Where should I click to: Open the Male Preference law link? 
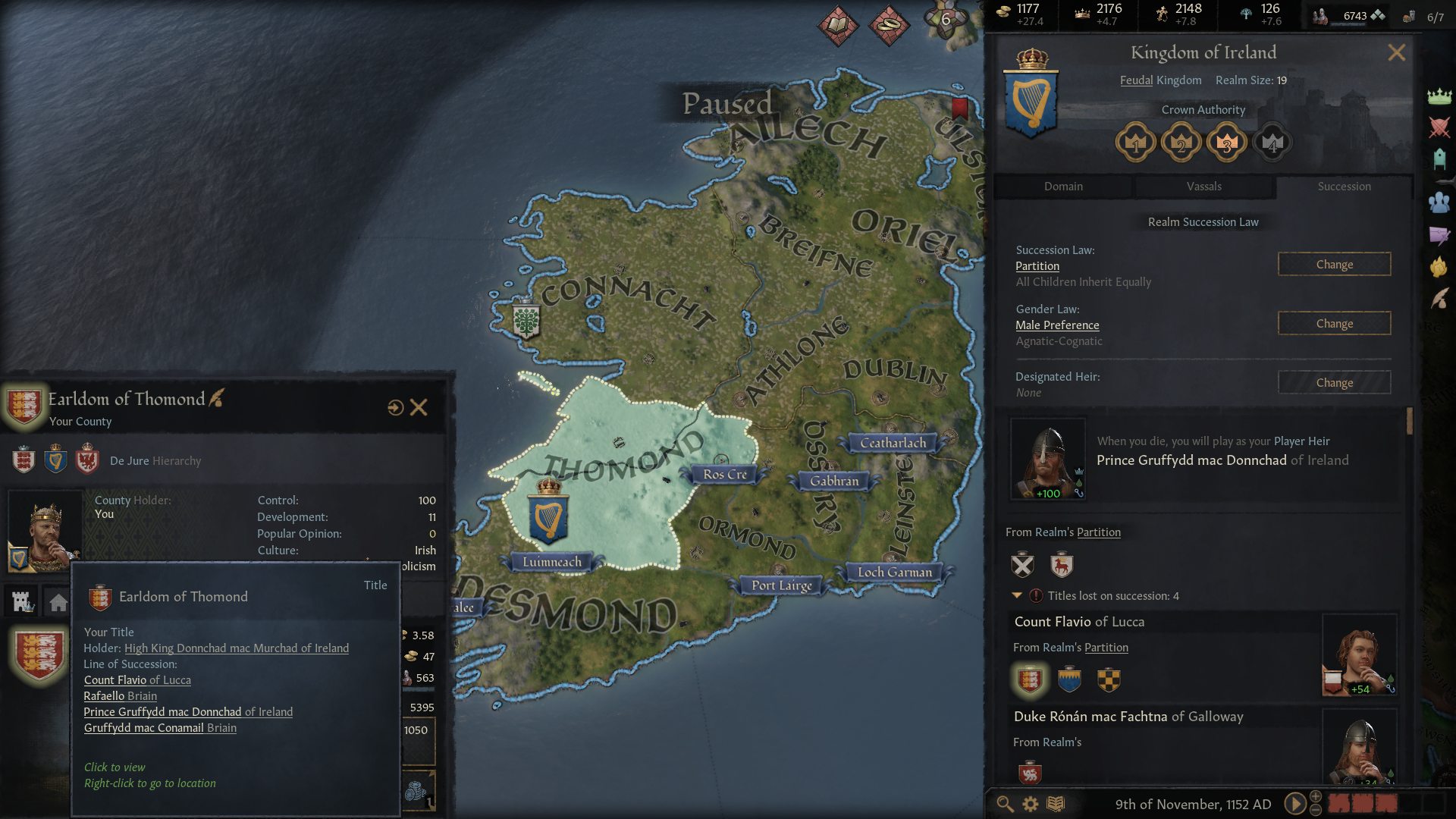(x=1057, y=325)
